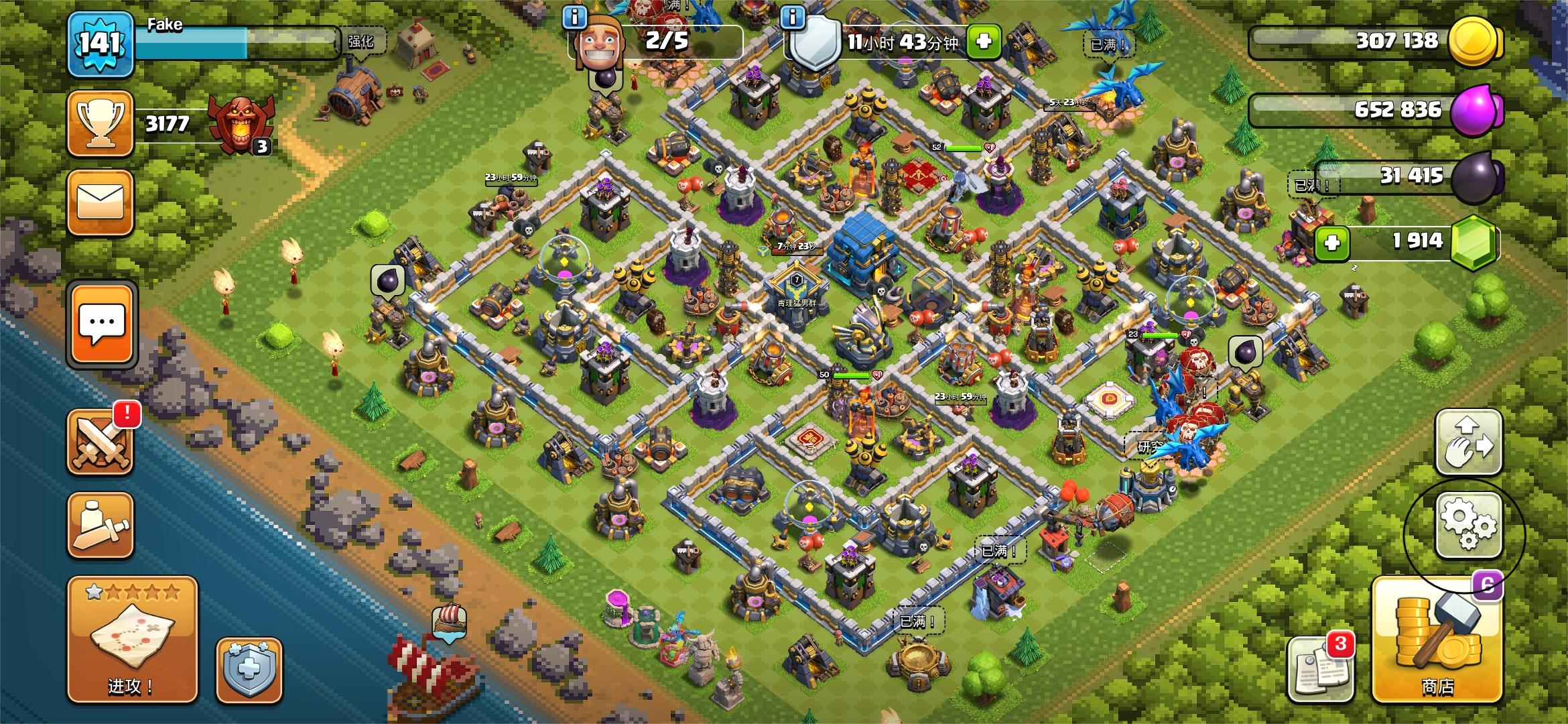
Task: Buy gems with the green plus button
Action: coord(1332,242)
